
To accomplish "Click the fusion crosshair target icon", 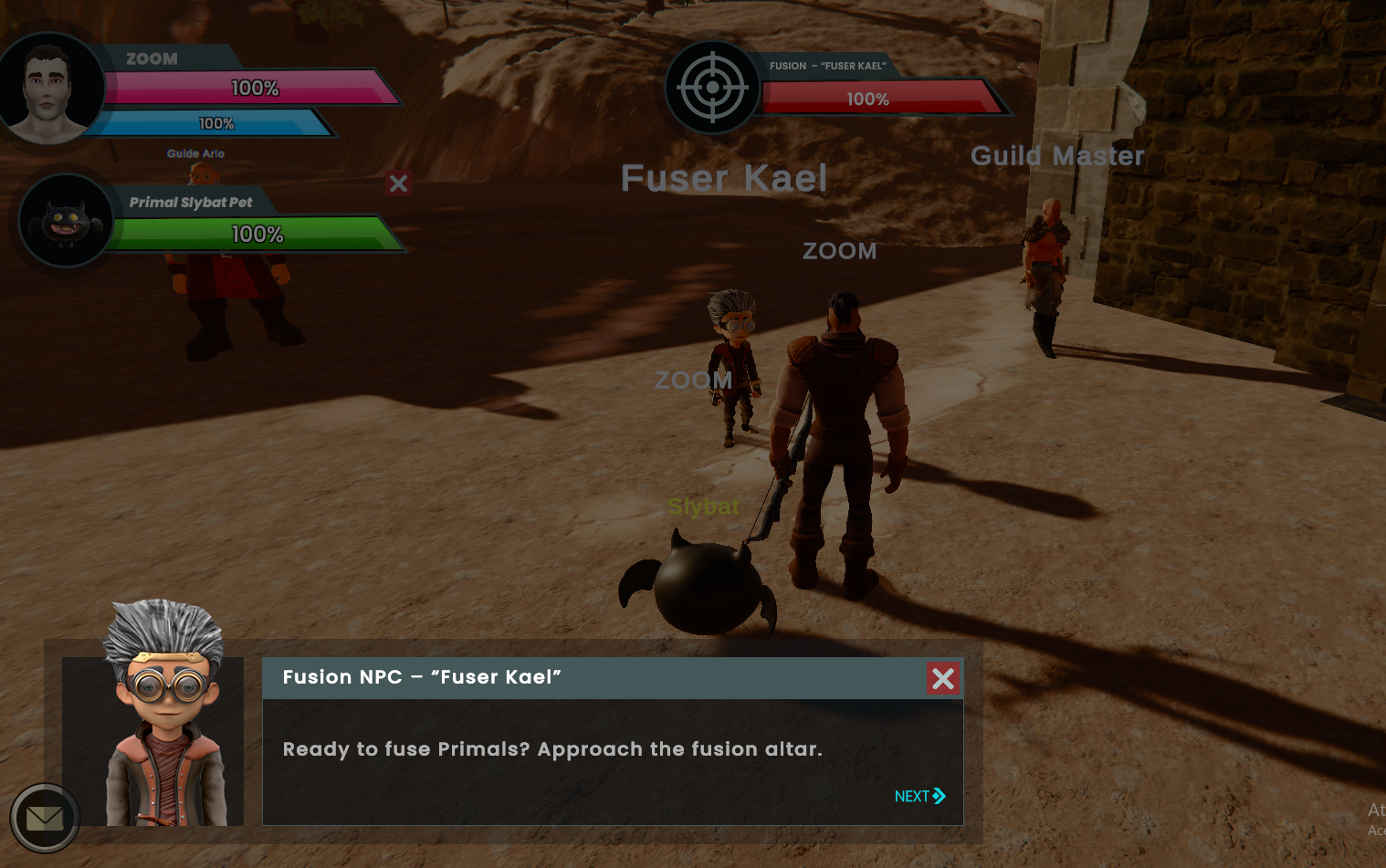I will tap(712, 87).
